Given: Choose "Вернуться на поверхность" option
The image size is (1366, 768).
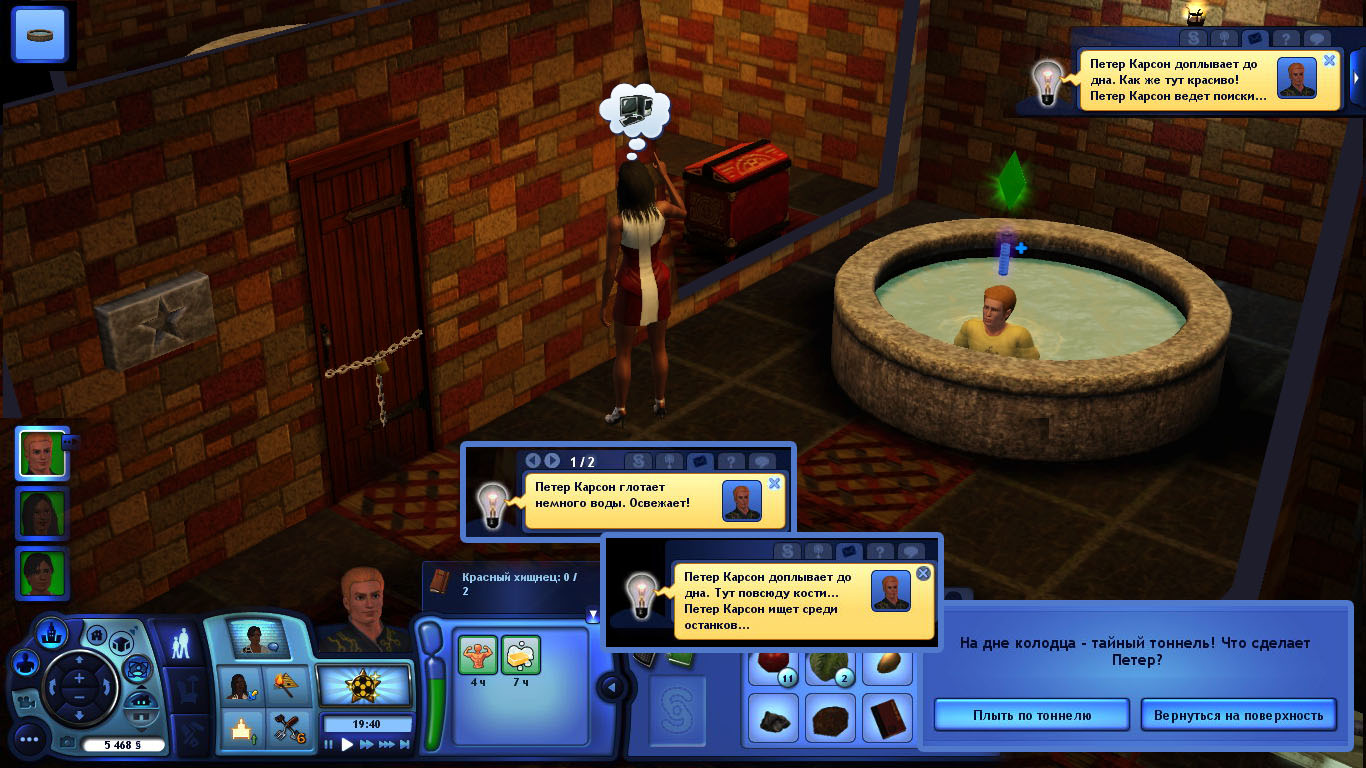Looking at the screenshot, I should point(1238,715).
